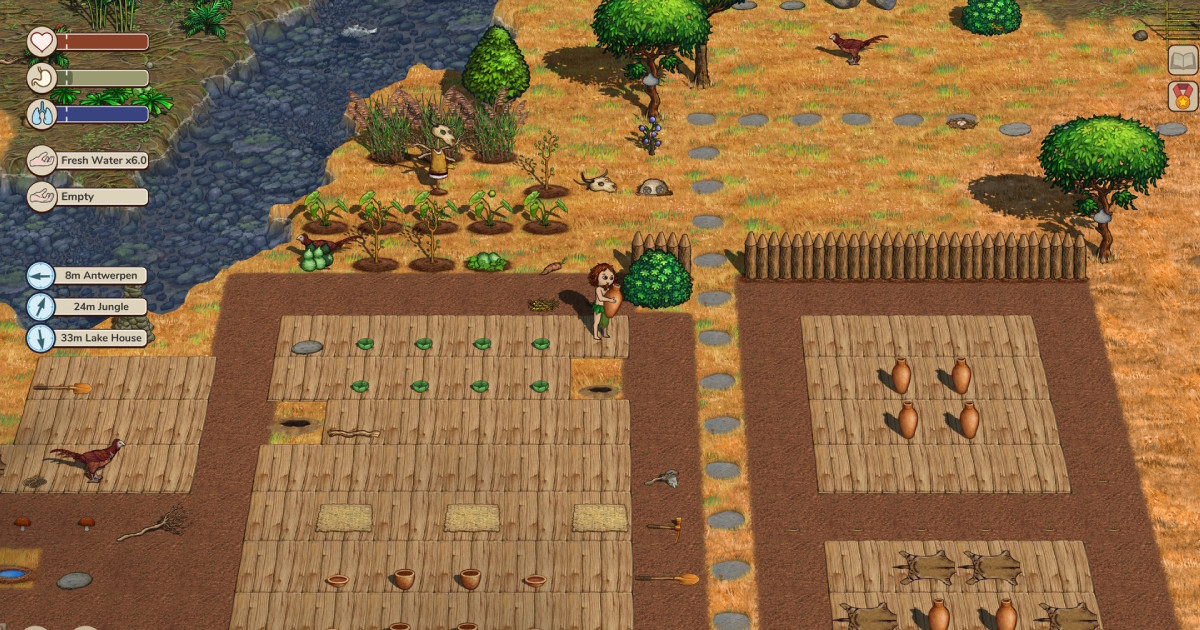Choose the 24m Jungle waypoint marker
1200x630 pixels.
(86, 307)
